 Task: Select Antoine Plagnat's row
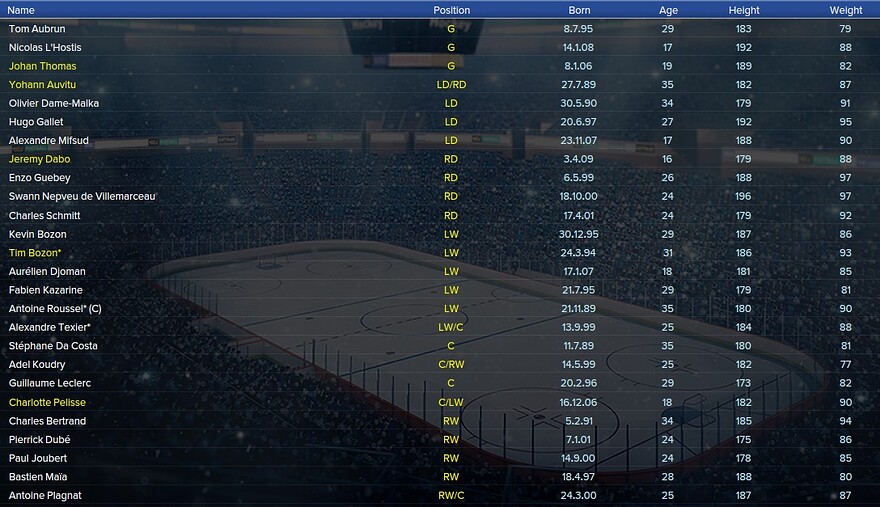click(45, 496)
